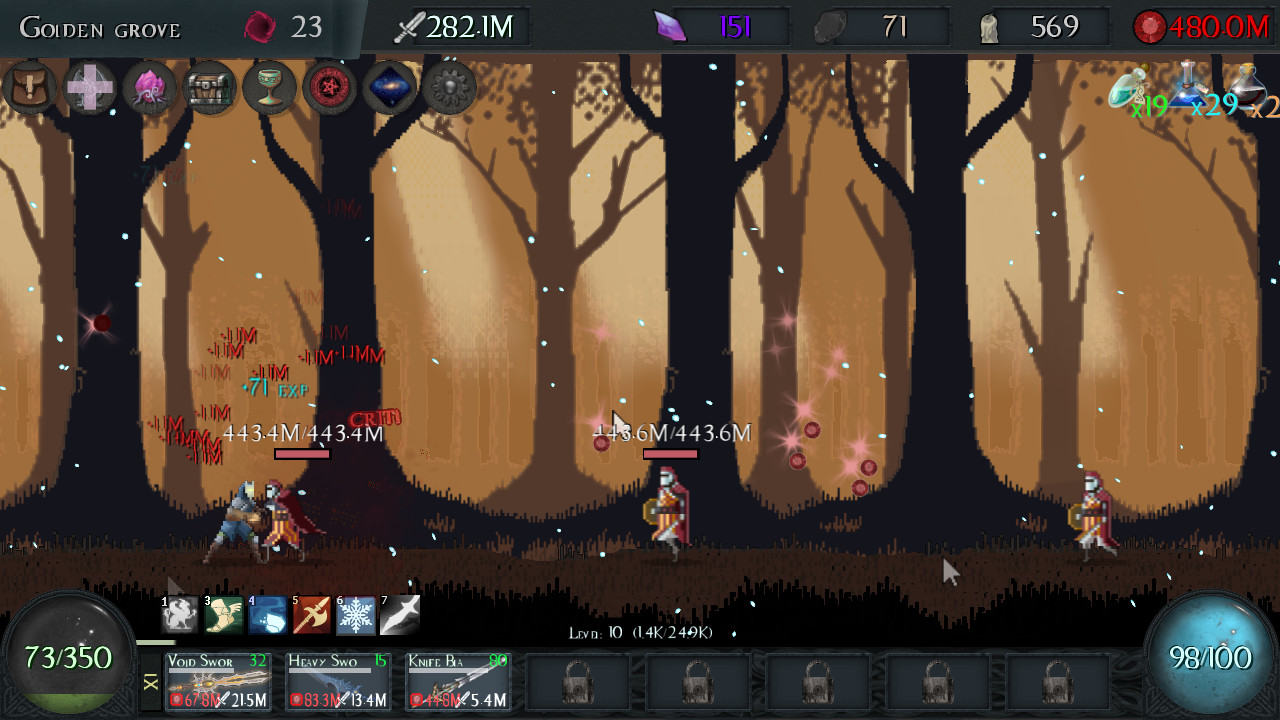The height and width of the screenshot is (720, 1280).
Task: Select the galaxy diamond icon
Action: click(x=388, y=88)
